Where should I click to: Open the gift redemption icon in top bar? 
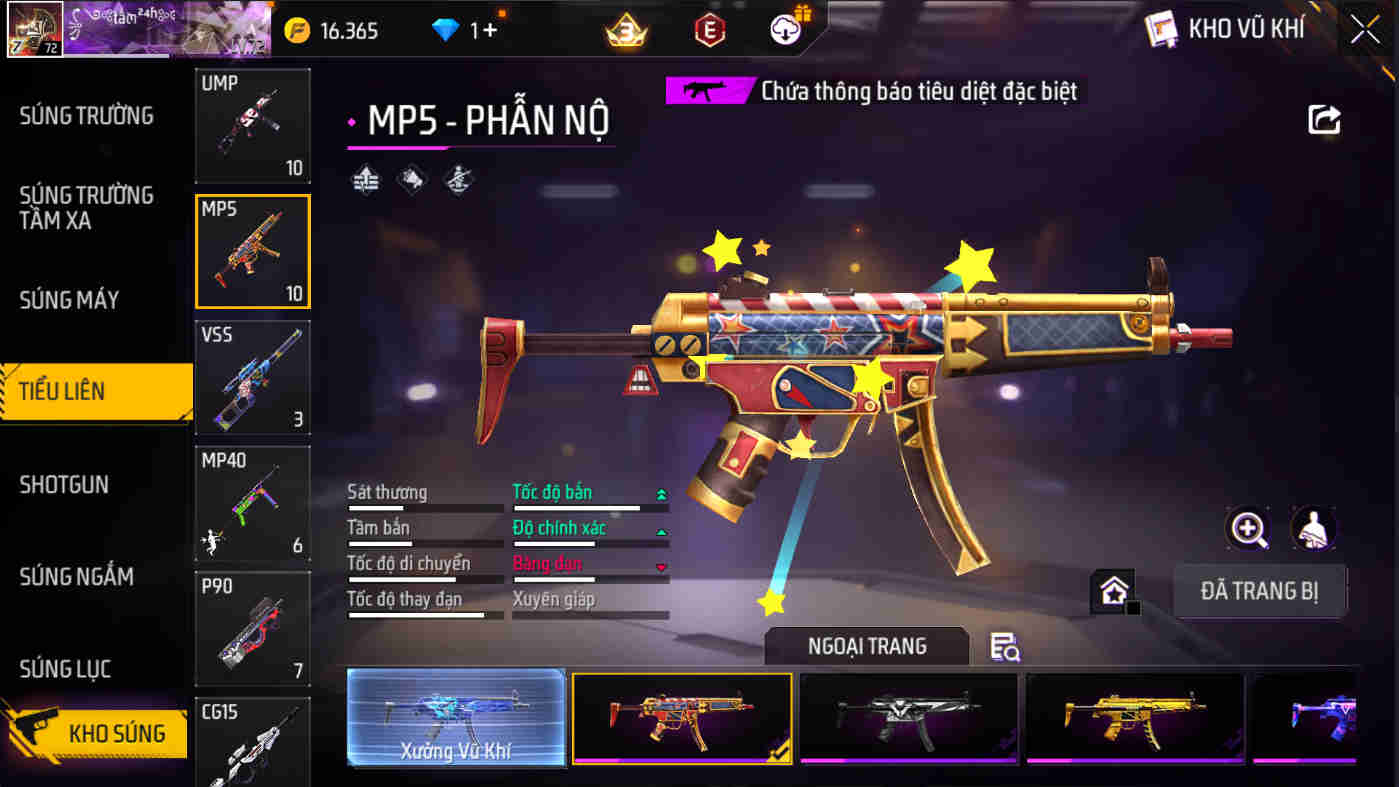click(787, 29)
